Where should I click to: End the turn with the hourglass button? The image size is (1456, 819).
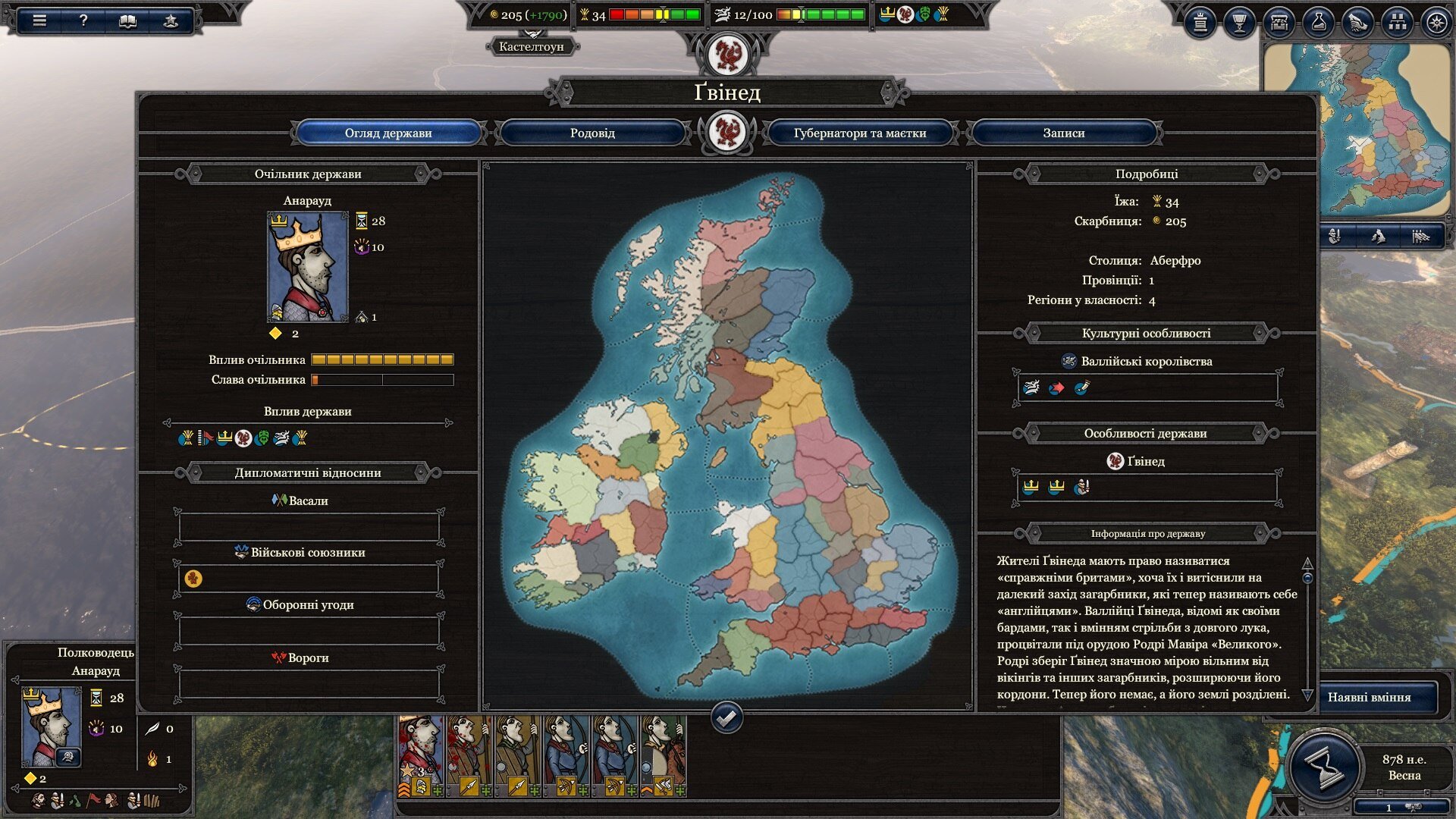pyautogui.click(x=1324, y=767)
